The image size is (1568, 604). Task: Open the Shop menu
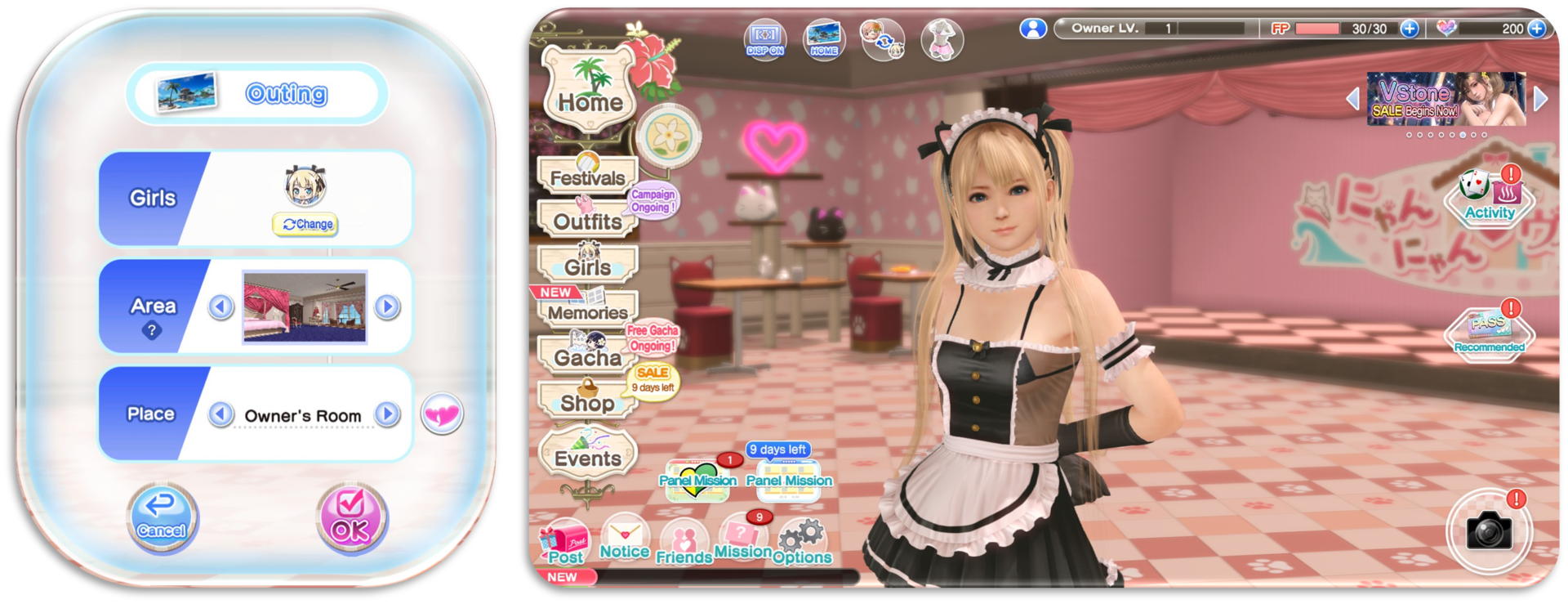[586, 401]
